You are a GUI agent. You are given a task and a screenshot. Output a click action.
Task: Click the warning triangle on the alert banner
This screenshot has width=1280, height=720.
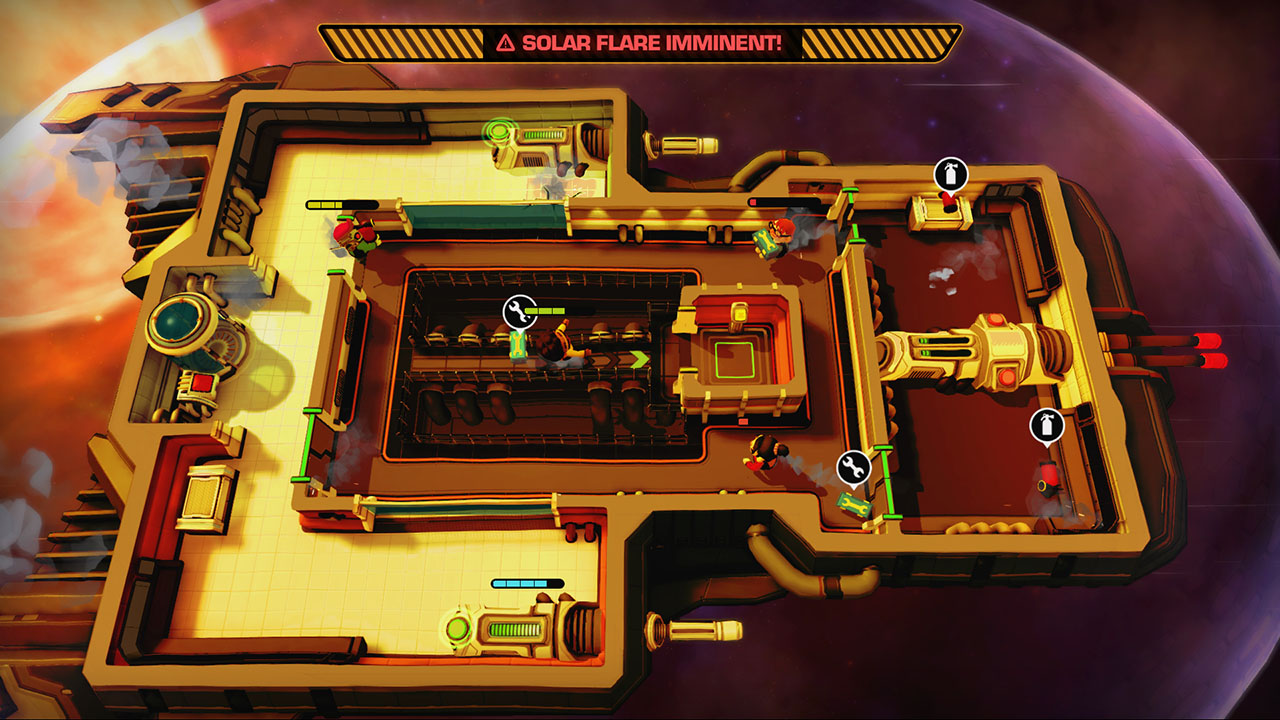(503, 43)
